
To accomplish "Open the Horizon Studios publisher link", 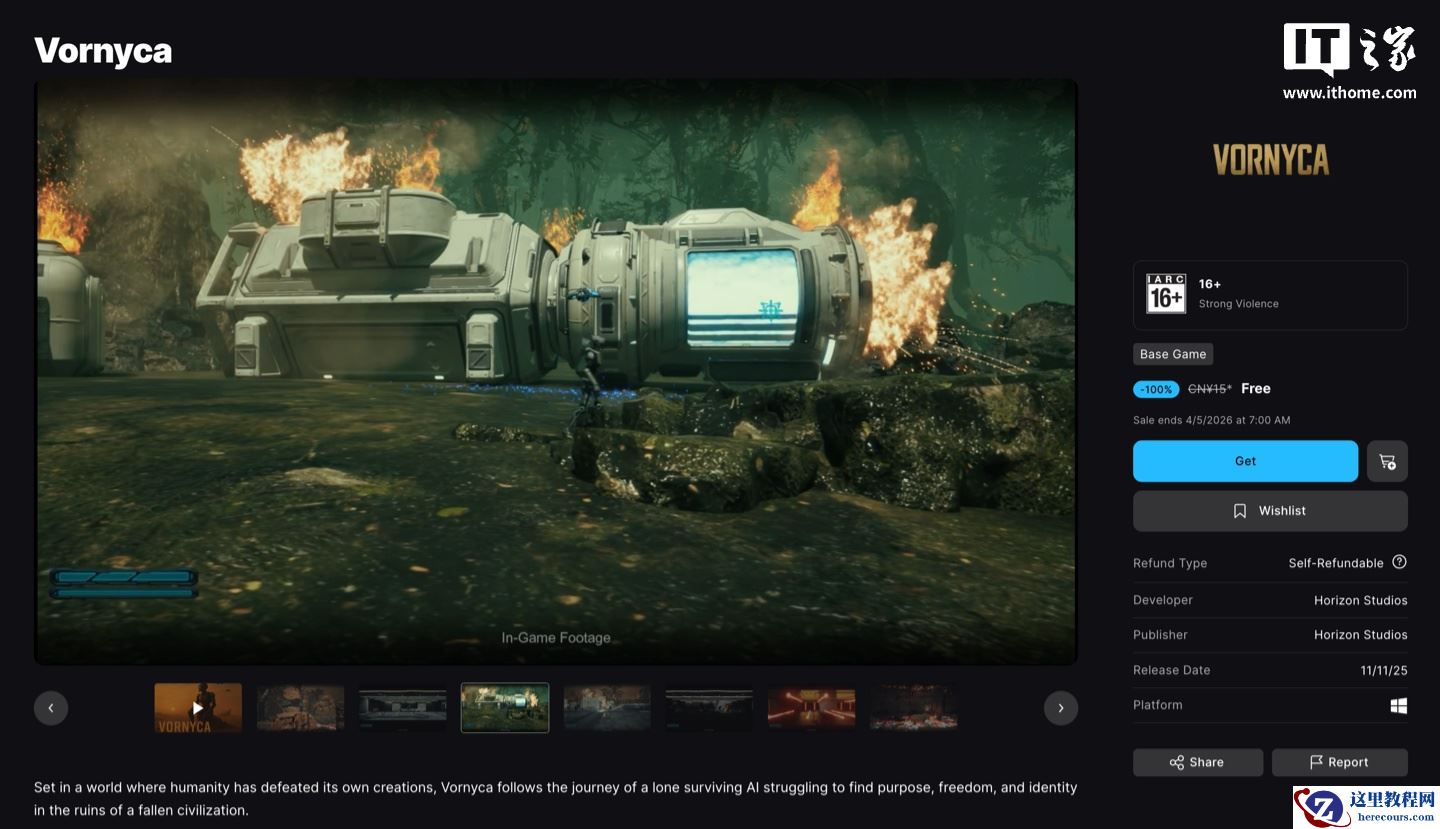I will [1360, 635].
